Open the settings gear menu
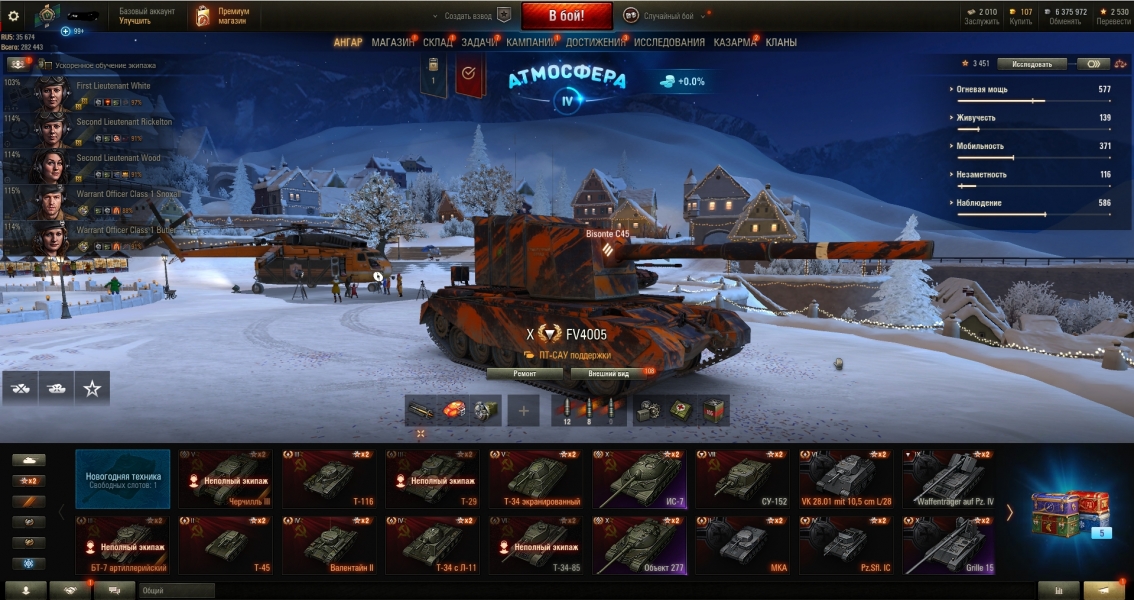The height and width of the screenshot is (600, 1134). tap(13, 16)
